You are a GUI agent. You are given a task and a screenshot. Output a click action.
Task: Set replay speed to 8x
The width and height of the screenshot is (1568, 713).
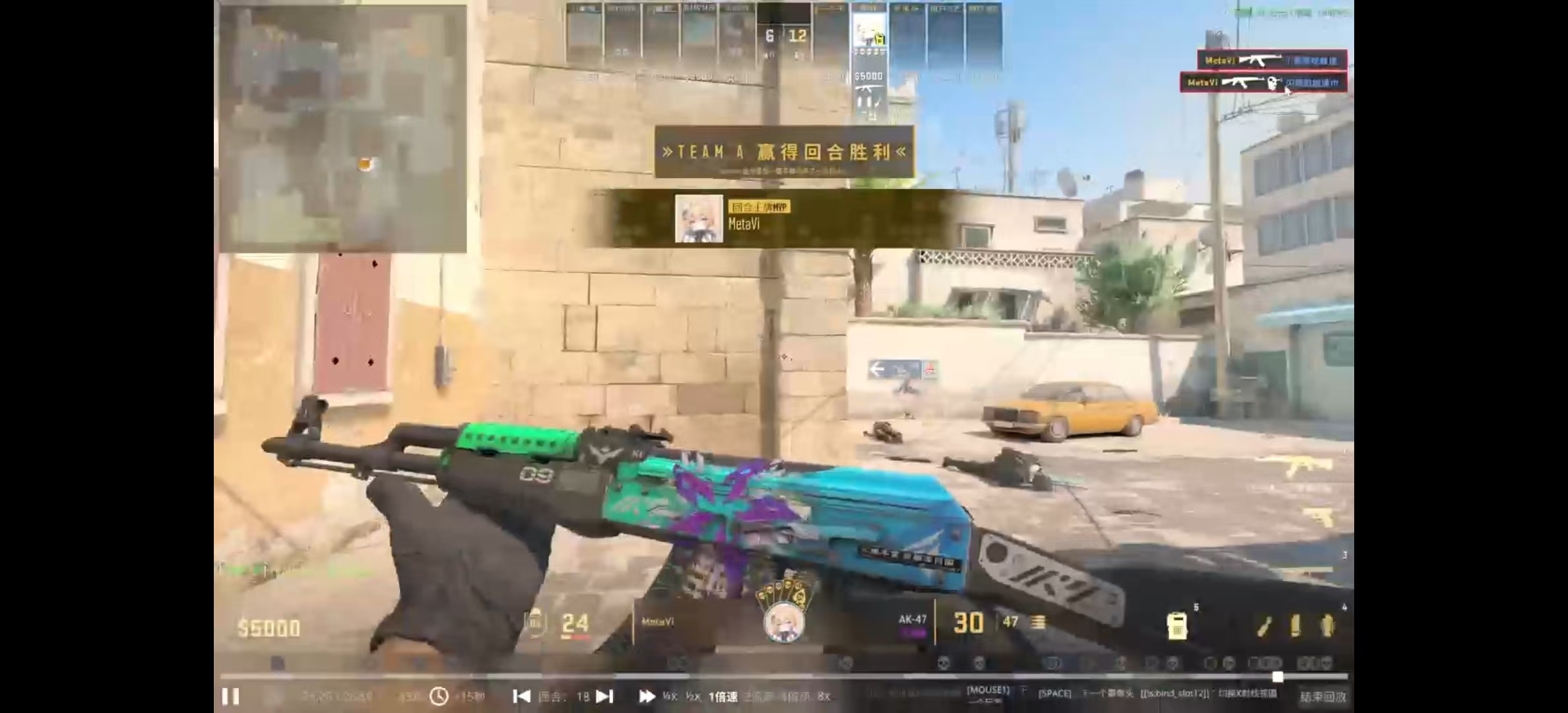tap(823, 696)
